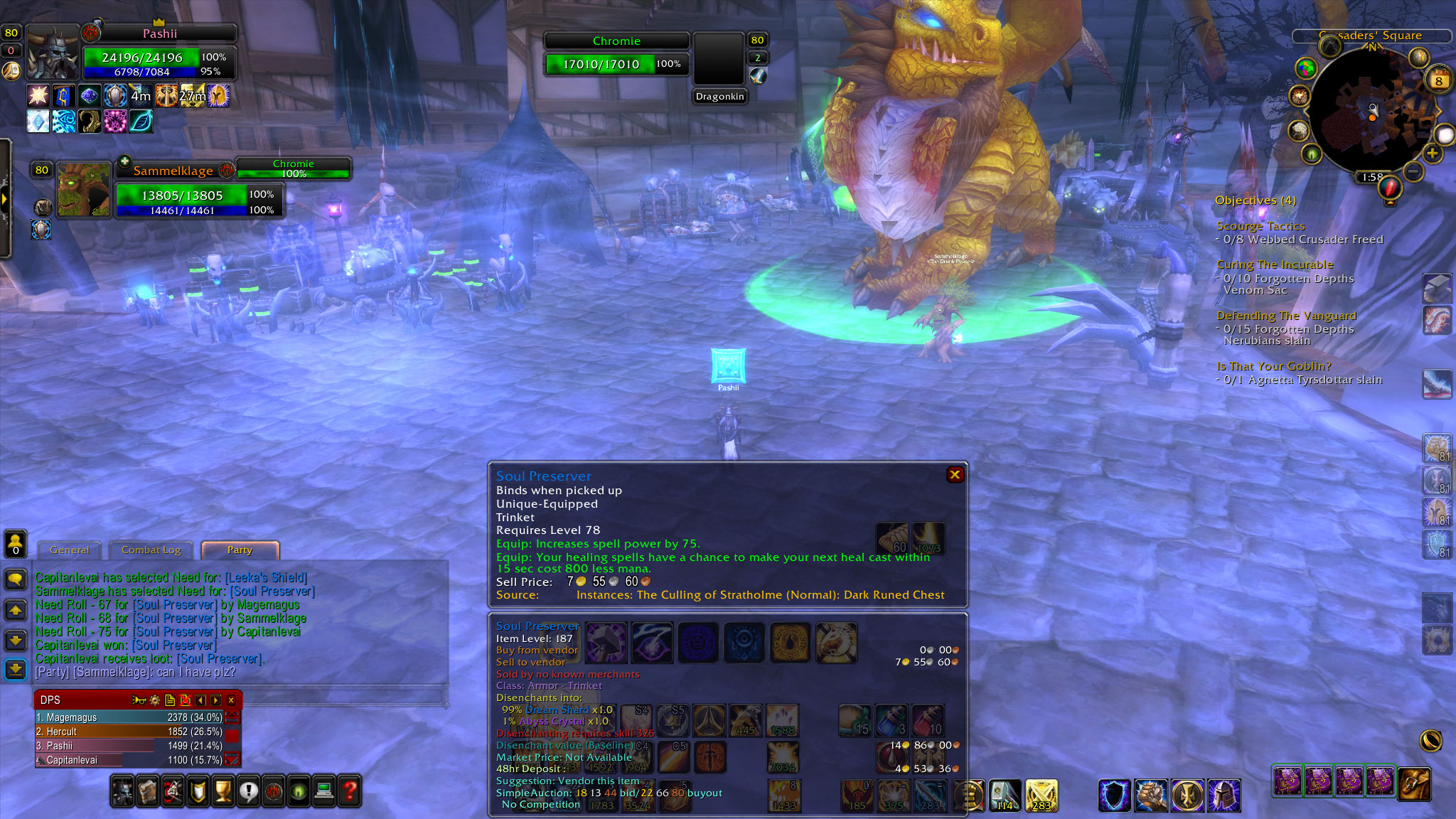This screenshot has width=1456, height=819.
Task: Open the red question mark help button
Action: [x=350, y=791]
